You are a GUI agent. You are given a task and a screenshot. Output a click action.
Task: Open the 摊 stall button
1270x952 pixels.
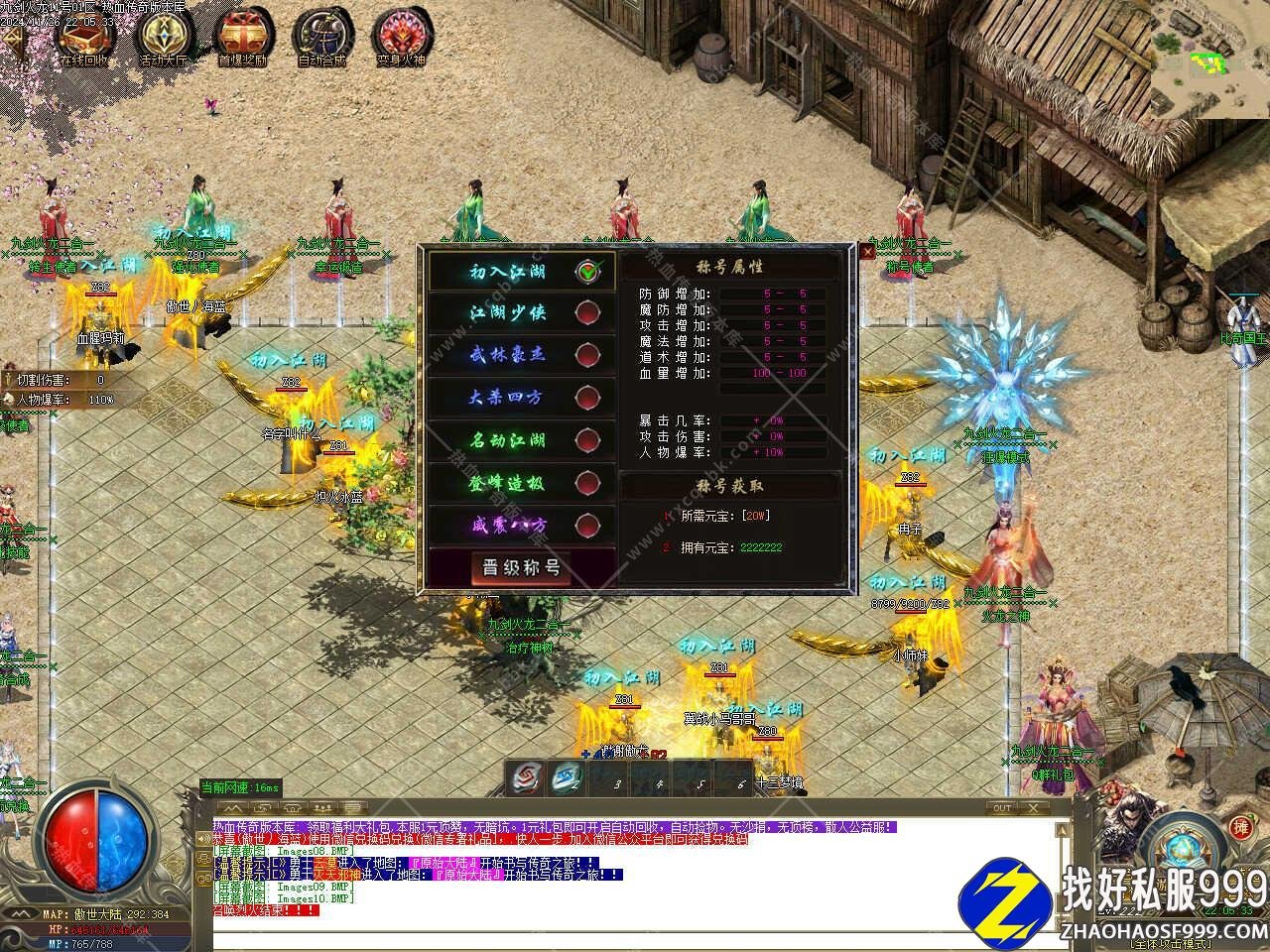[1239, 827]
